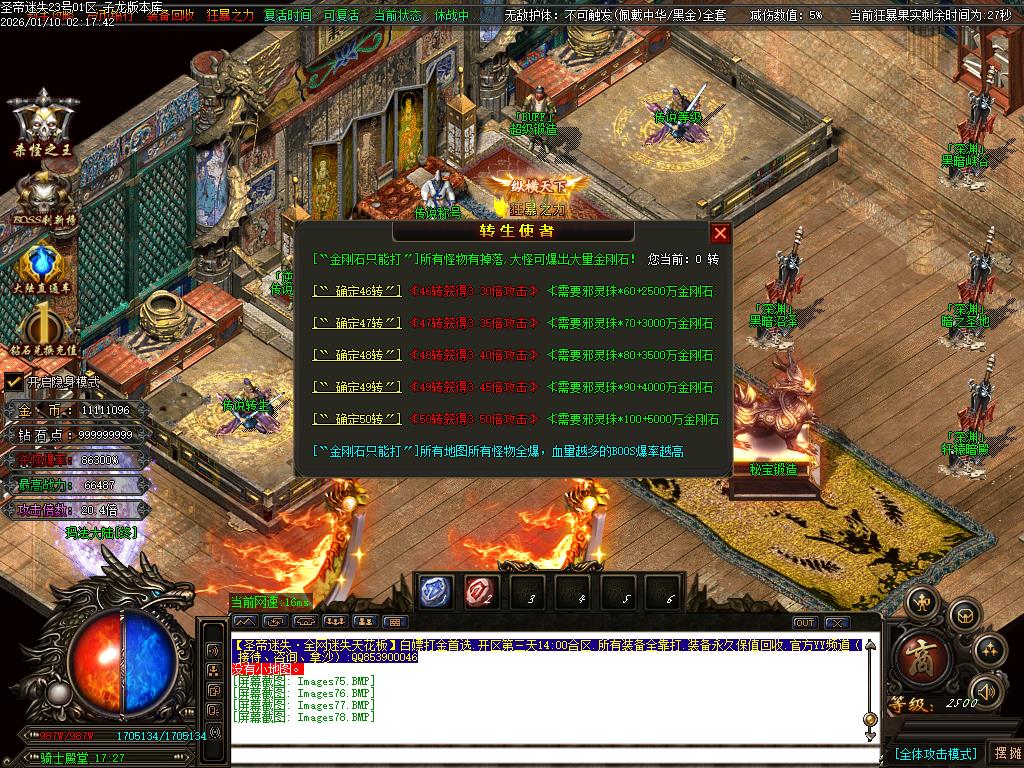Open the 杀怪之王 skull icon

43,125
